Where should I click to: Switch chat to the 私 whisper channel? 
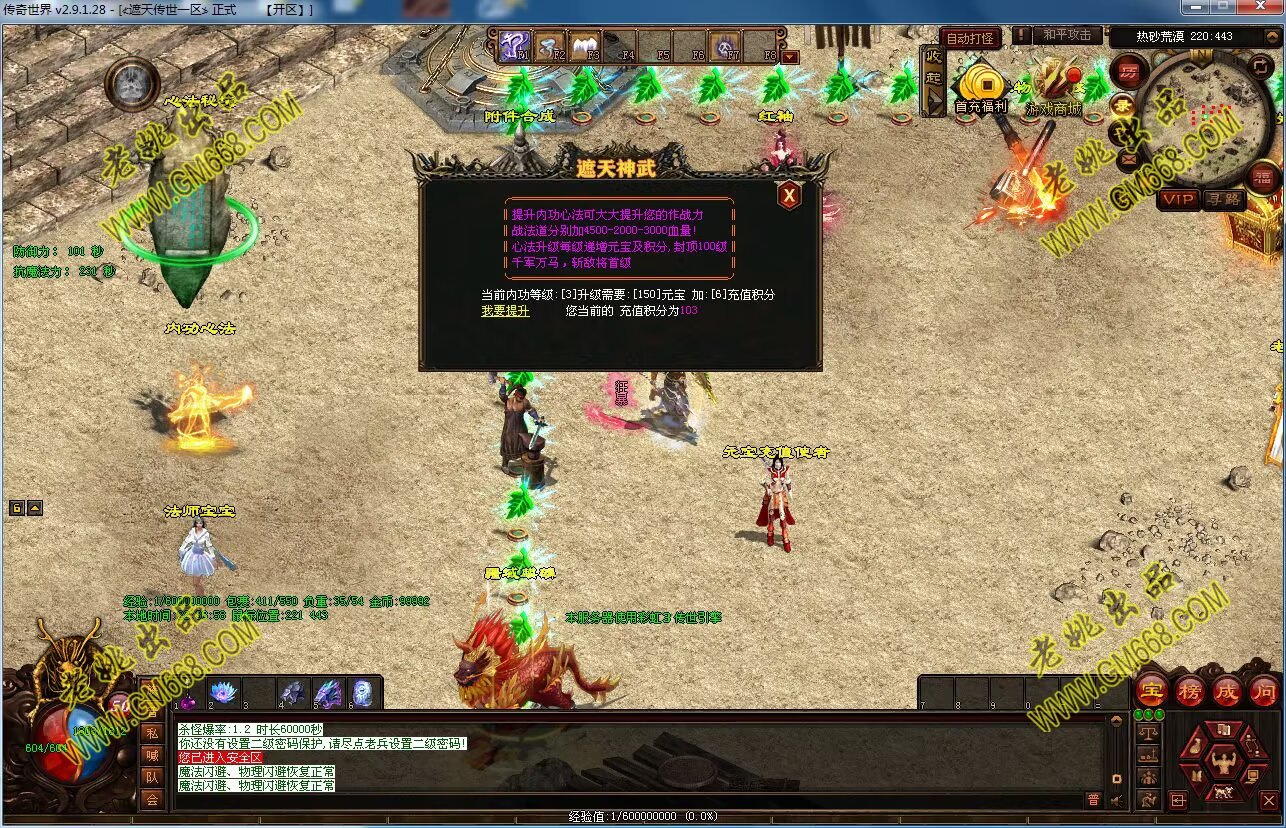(x=151, y=732)
